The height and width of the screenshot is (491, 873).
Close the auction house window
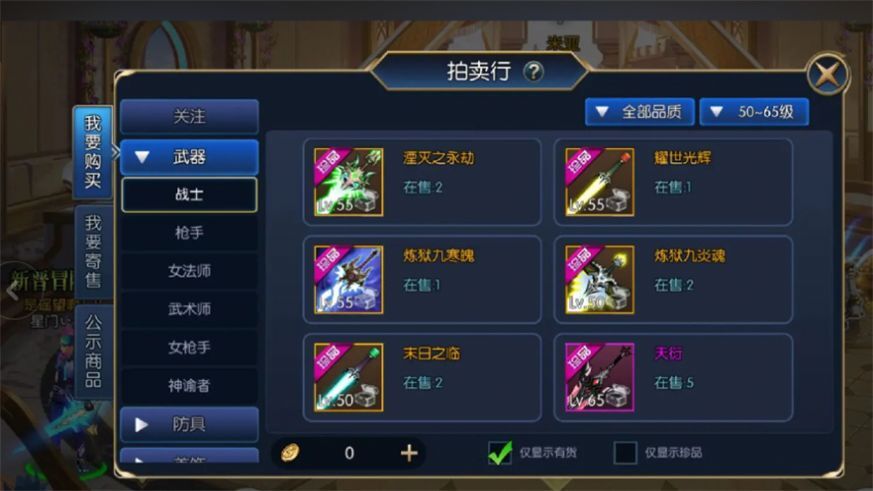click(x=828, y=74)
